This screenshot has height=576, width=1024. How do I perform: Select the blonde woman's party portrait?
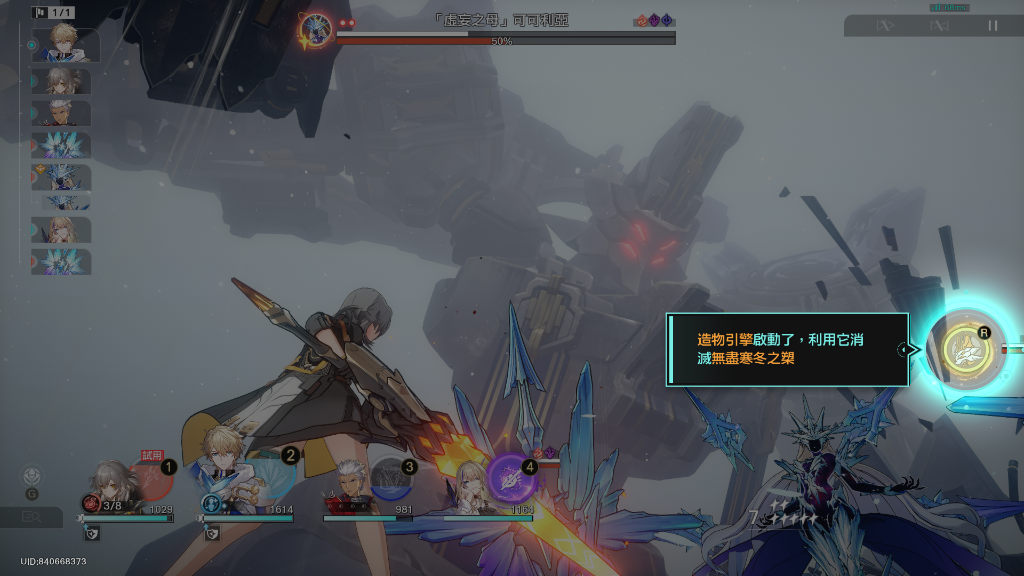click(x=468, y=483)
